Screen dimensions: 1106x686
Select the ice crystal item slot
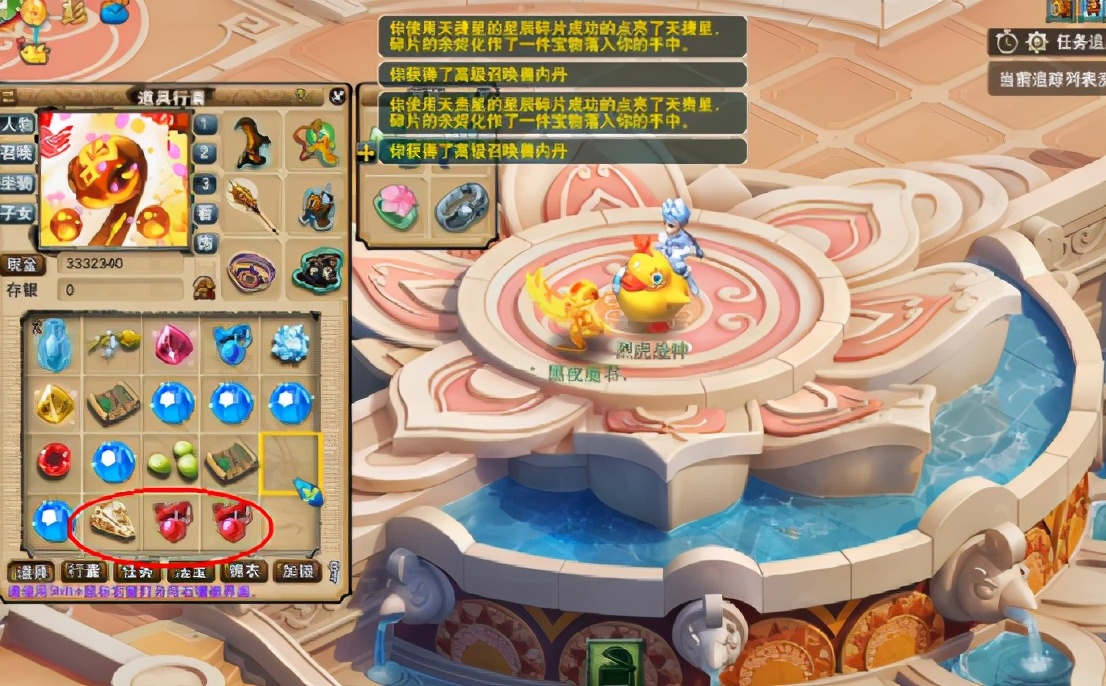pyautogui.click(x=291, y=343)
